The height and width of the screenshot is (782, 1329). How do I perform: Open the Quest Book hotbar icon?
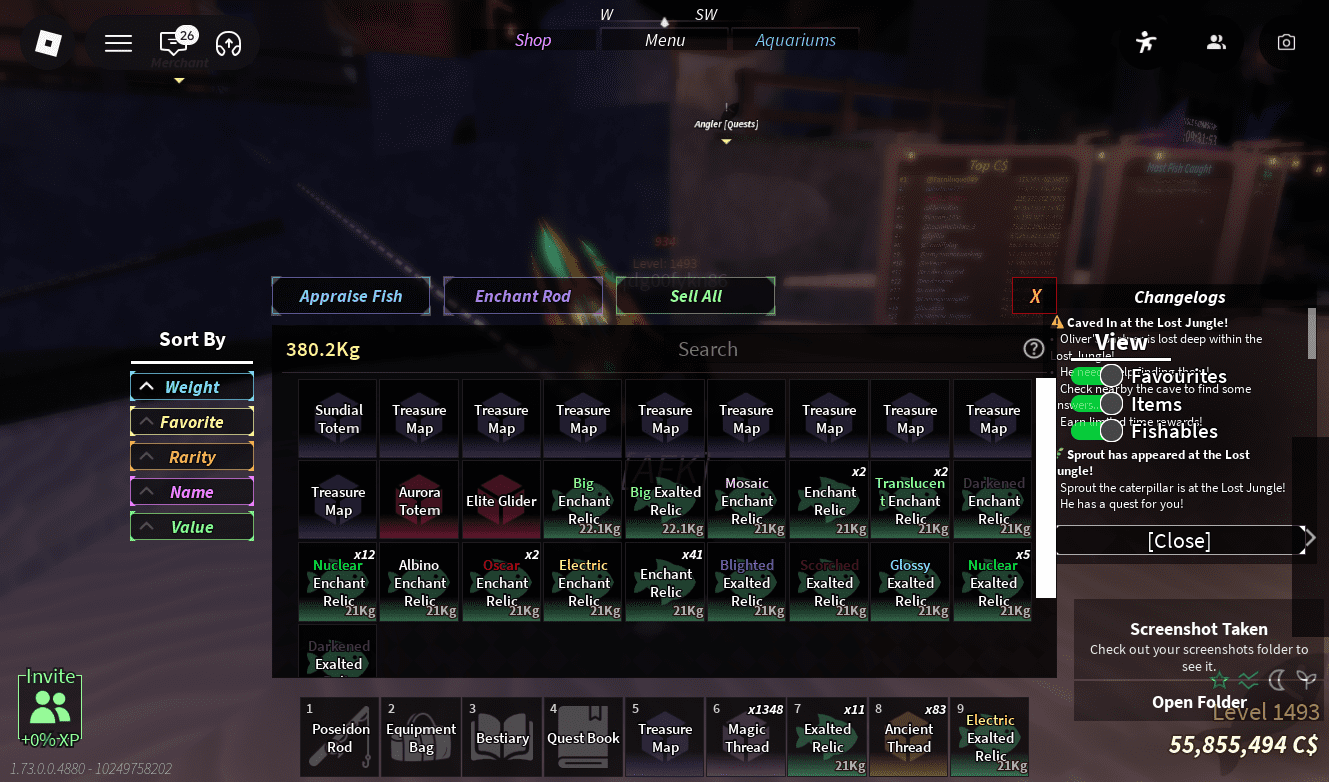coord(583,737)
